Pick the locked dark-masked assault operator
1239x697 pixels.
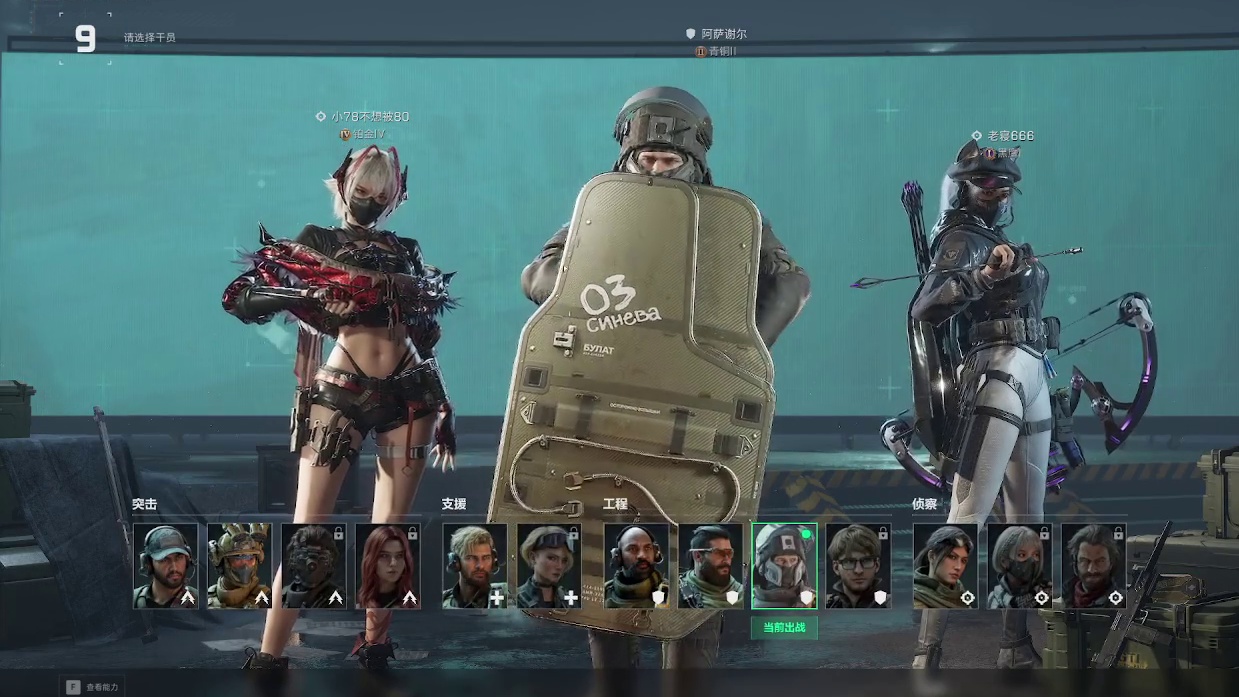tap(314, 566)
